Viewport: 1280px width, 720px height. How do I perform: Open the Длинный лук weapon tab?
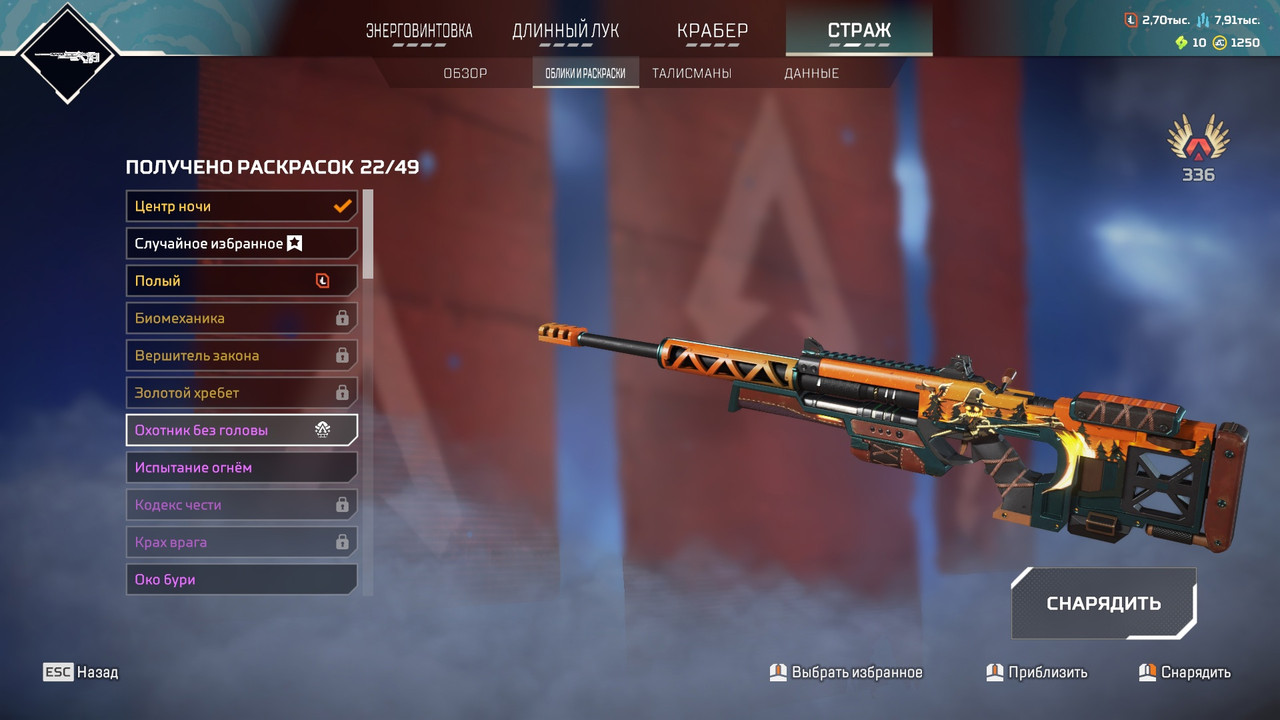point(565,31)
